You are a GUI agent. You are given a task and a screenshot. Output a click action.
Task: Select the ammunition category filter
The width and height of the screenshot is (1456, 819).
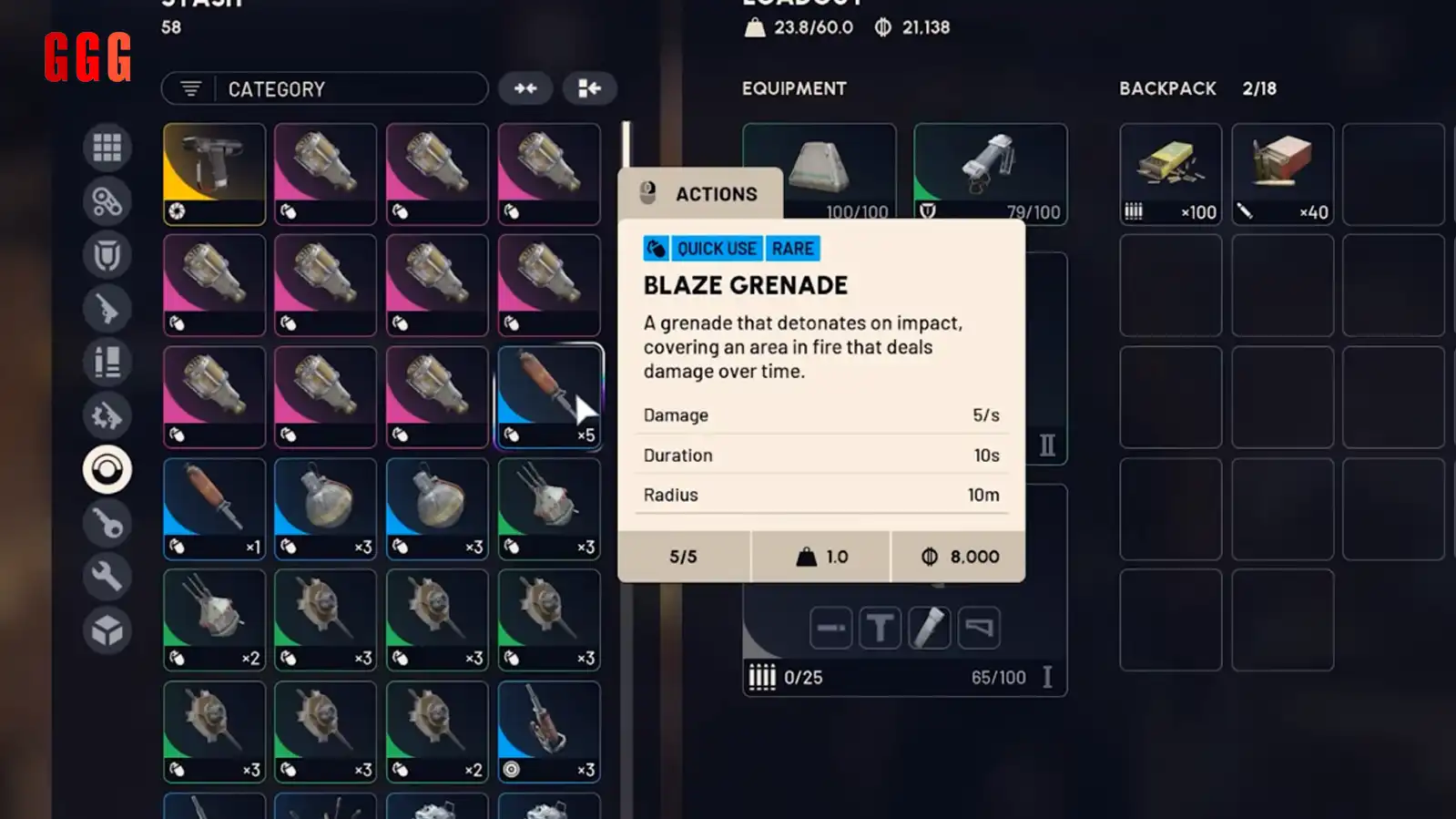(x=107, y=363)
